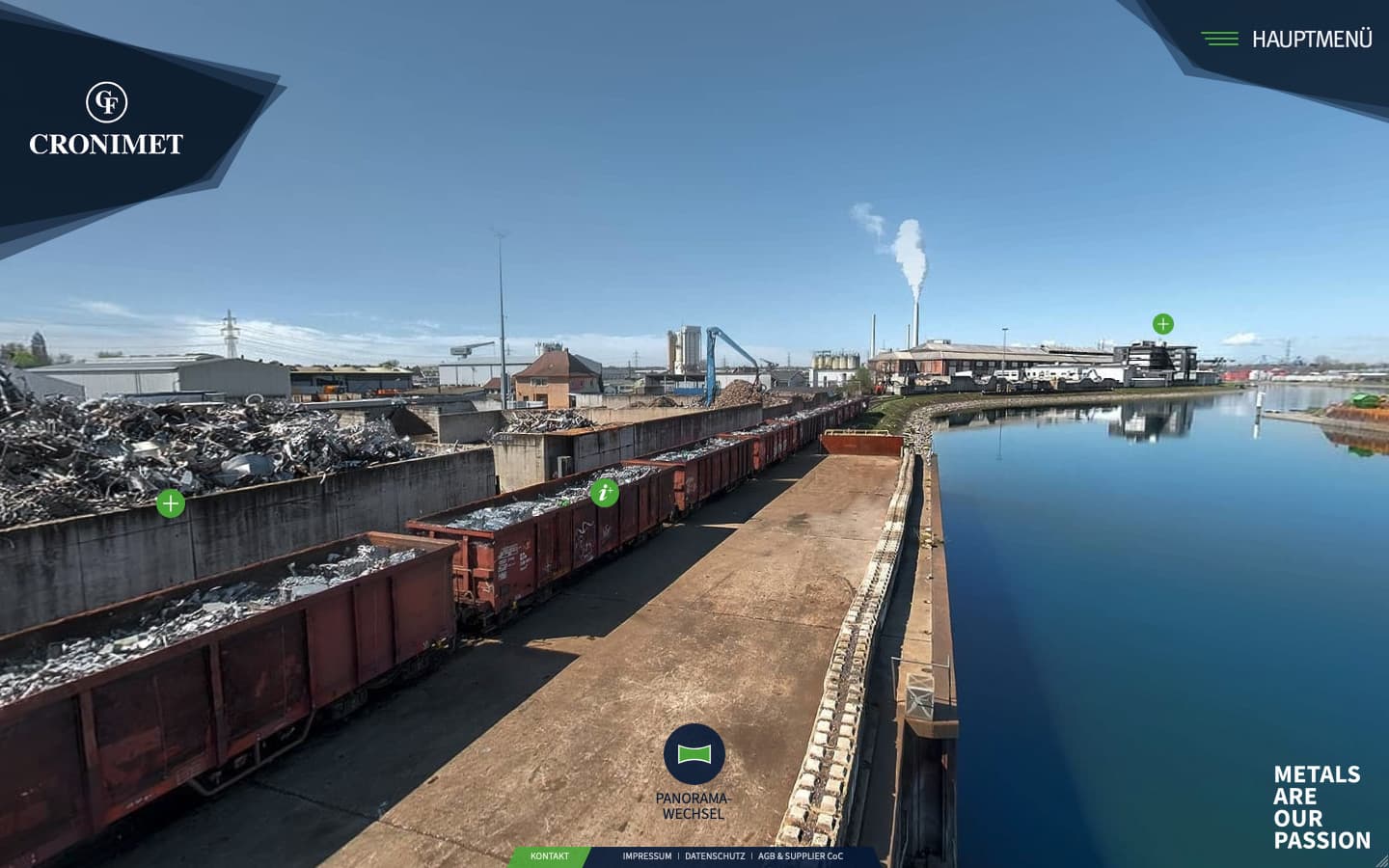
Task: Click the PANORAMA-WECHSEL label to switch views
Action: click(694, 806)
